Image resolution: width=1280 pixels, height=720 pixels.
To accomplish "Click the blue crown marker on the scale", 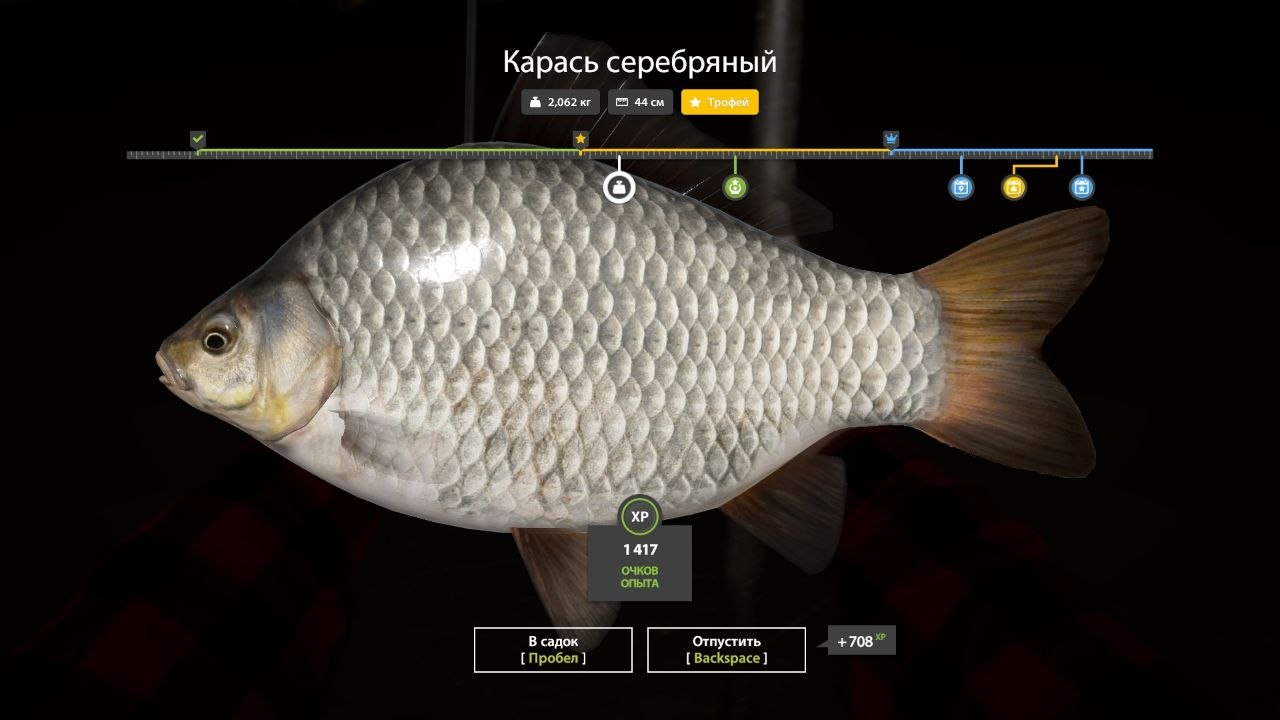I will [x=890, y=137].
